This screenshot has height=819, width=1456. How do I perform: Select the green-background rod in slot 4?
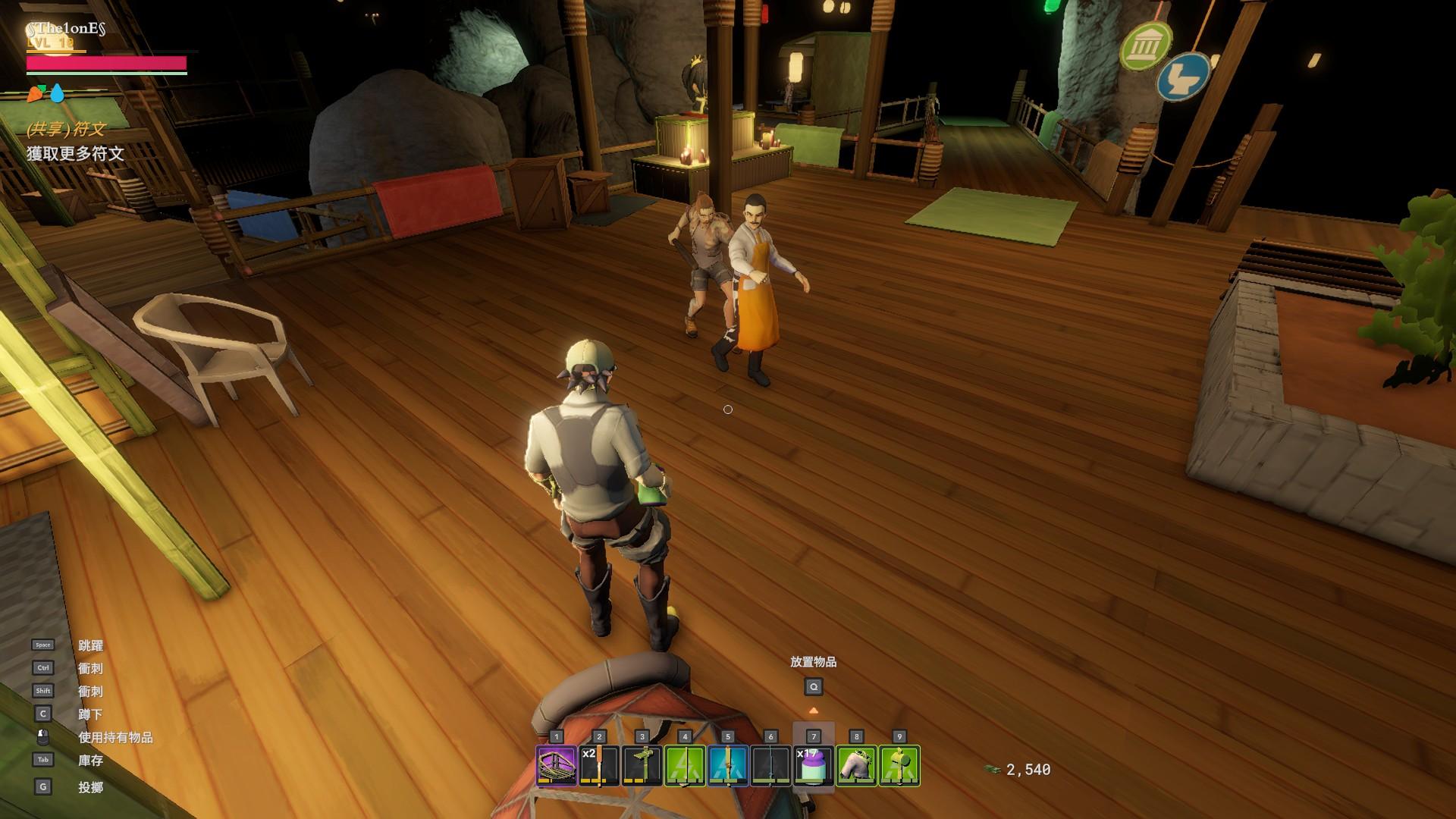(685, 766)
